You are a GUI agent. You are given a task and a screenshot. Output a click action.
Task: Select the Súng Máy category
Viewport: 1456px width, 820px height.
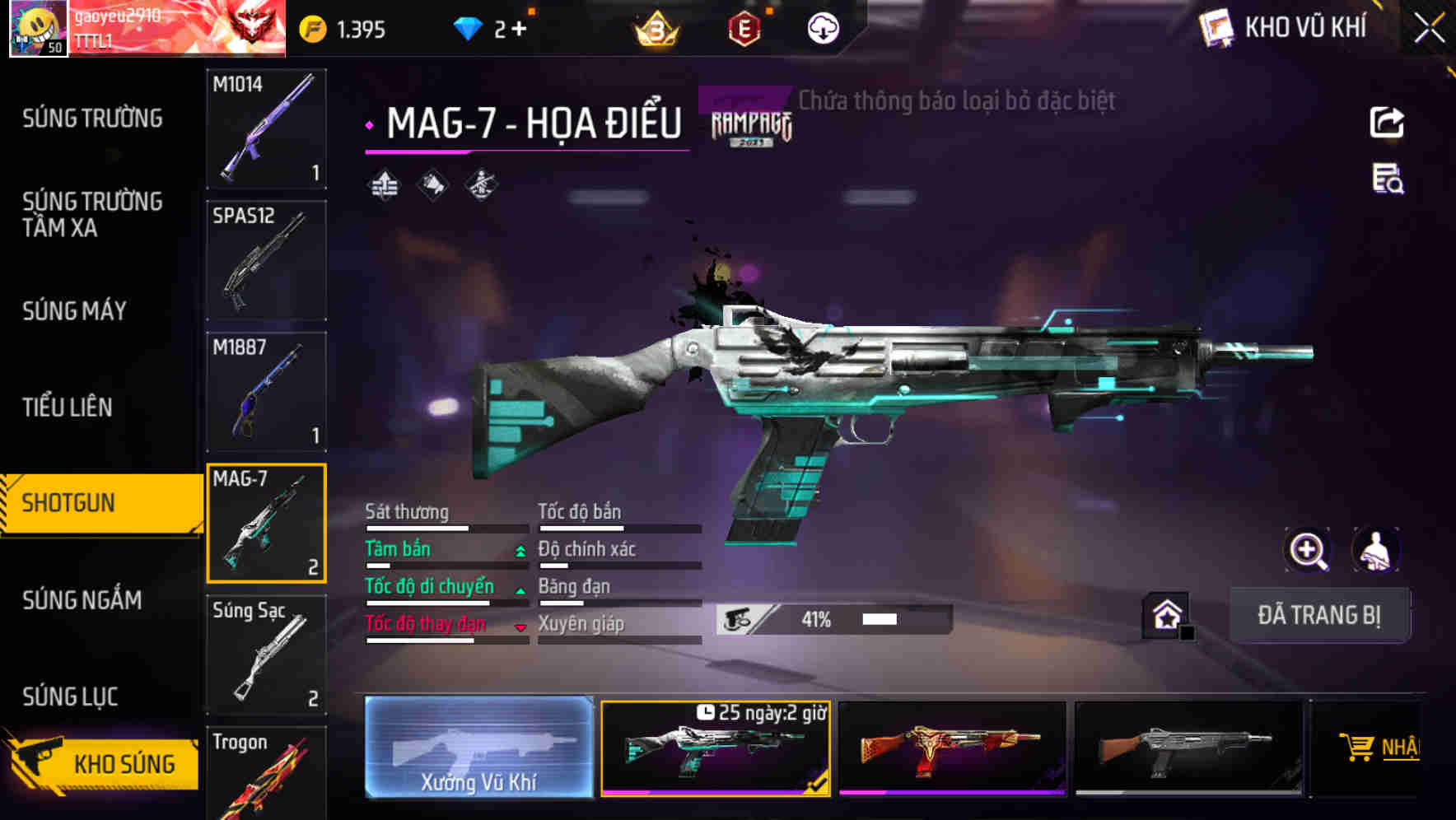point(74,311)
